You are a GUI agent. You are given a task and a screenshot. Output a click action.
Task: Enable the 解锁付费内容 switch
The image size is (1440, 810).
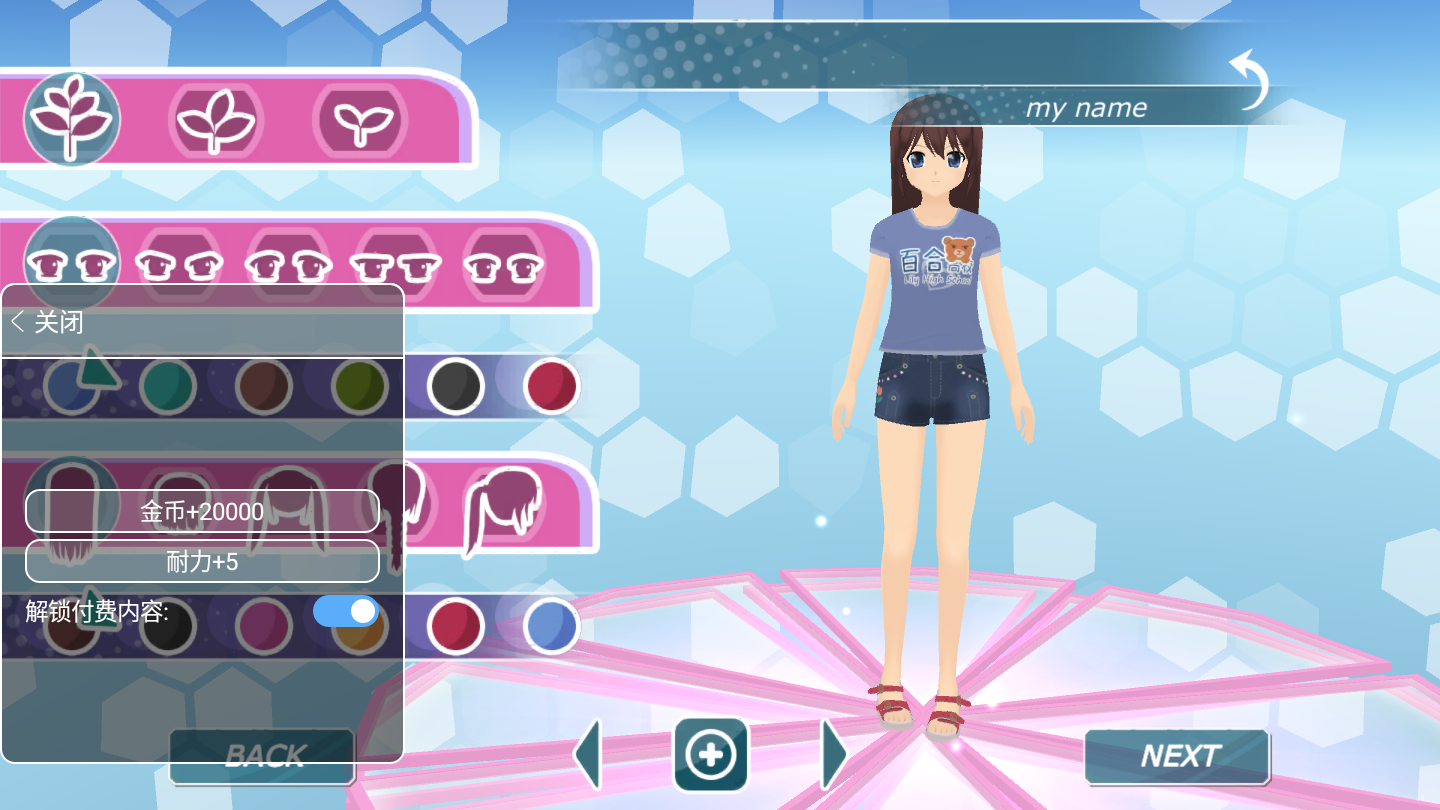click(343, 611)
